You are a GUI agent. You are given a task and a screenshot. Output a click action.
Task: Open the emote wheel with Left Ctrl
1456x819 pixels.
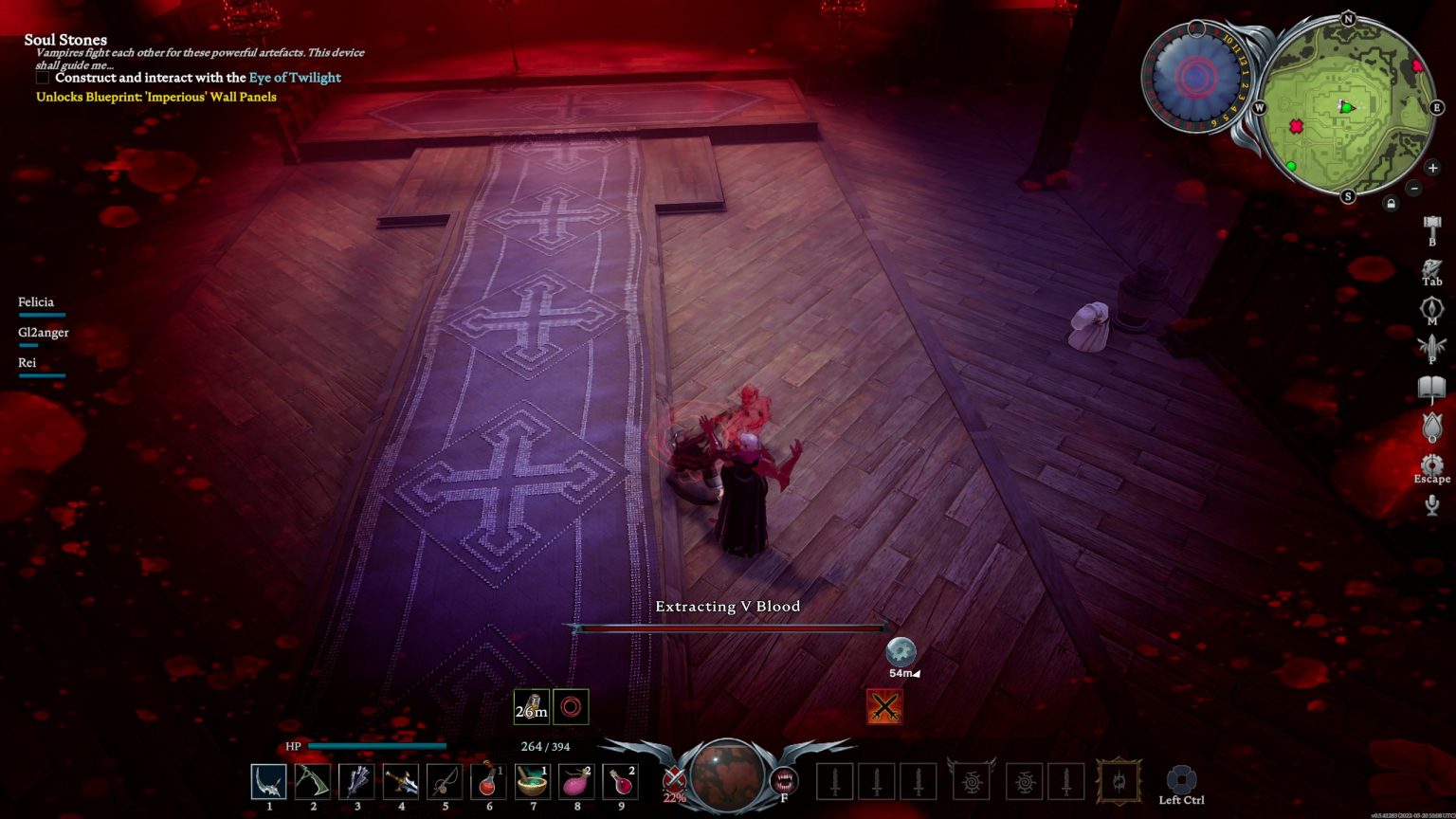click(x=1182, y=777)
